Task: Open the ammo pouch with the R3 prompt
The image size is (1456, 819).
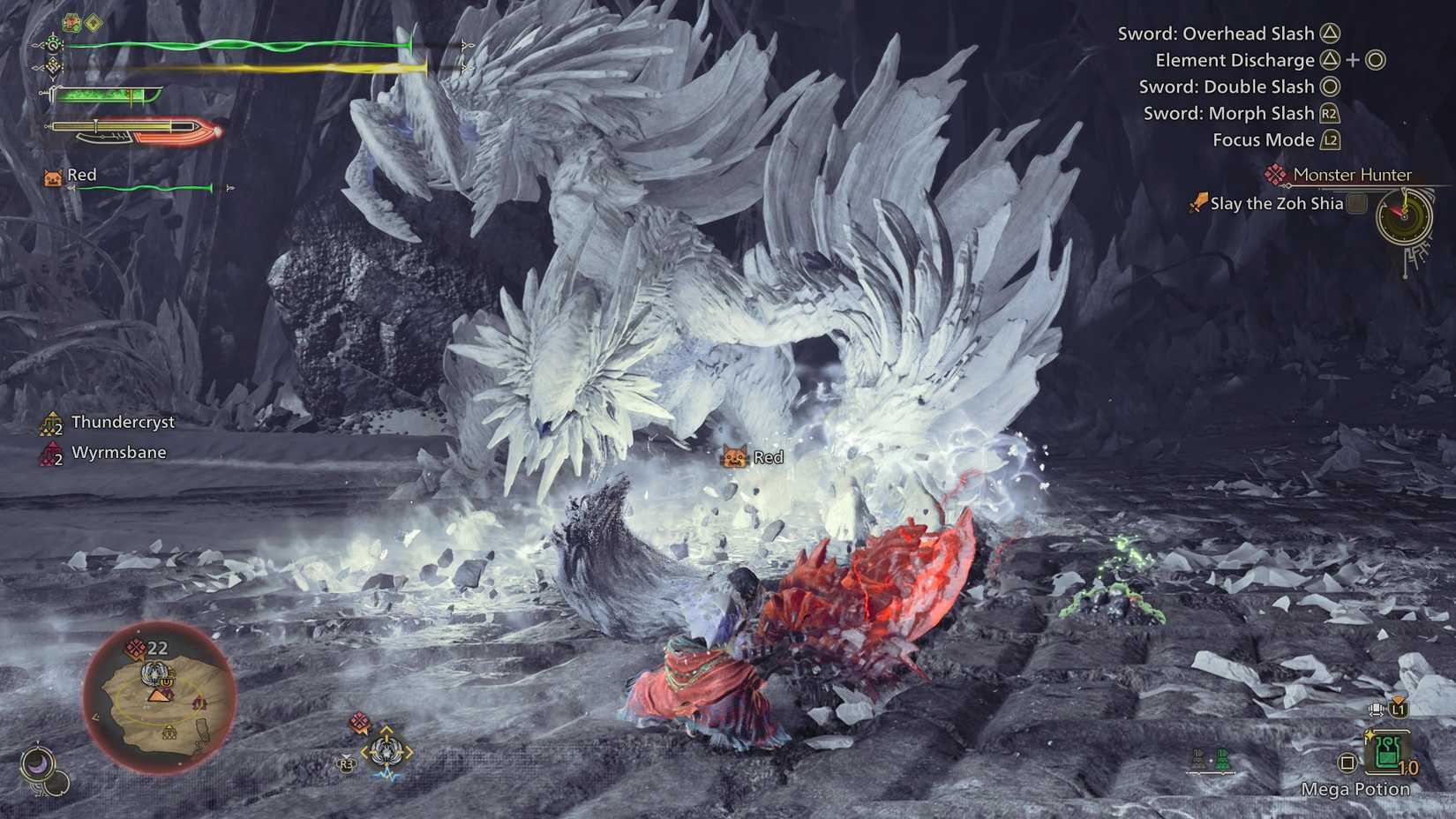Action: pos(346,763)
